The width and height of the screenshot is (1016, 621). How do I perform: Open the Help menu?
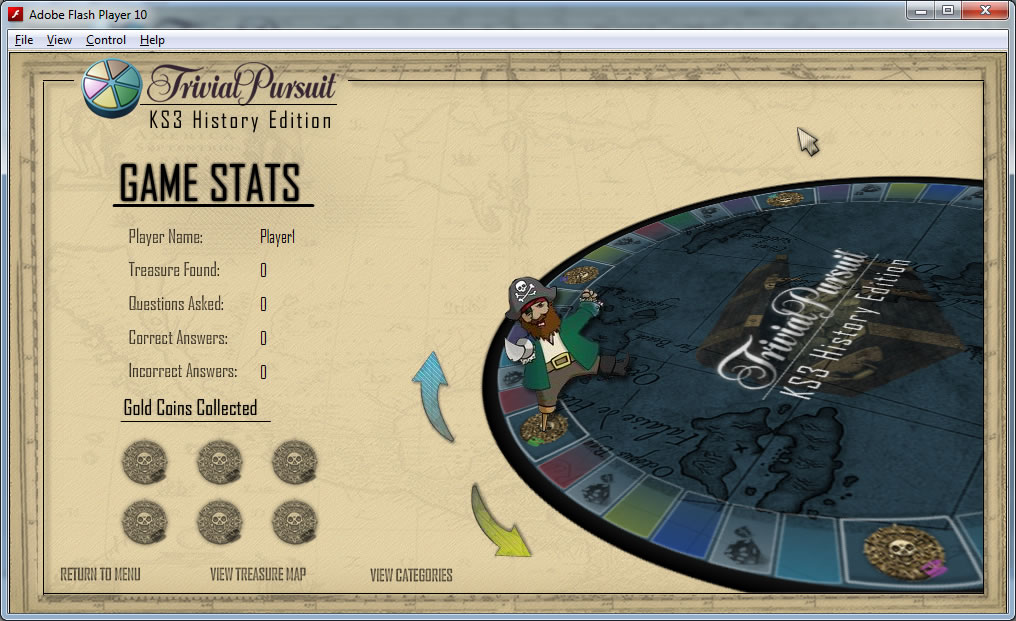[152, 40]
